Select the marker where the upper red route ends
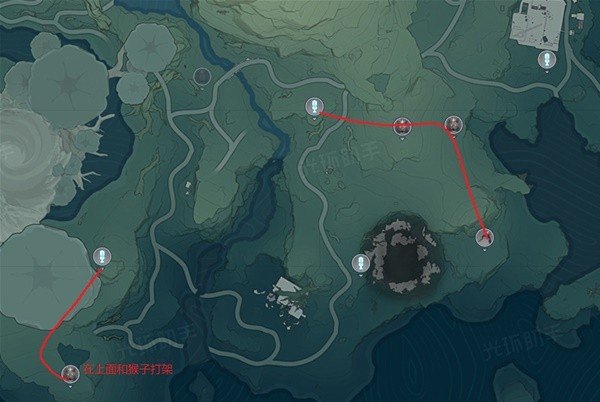Image resolution: width=600 pixels, height=402 pixels. pos(485,237)
